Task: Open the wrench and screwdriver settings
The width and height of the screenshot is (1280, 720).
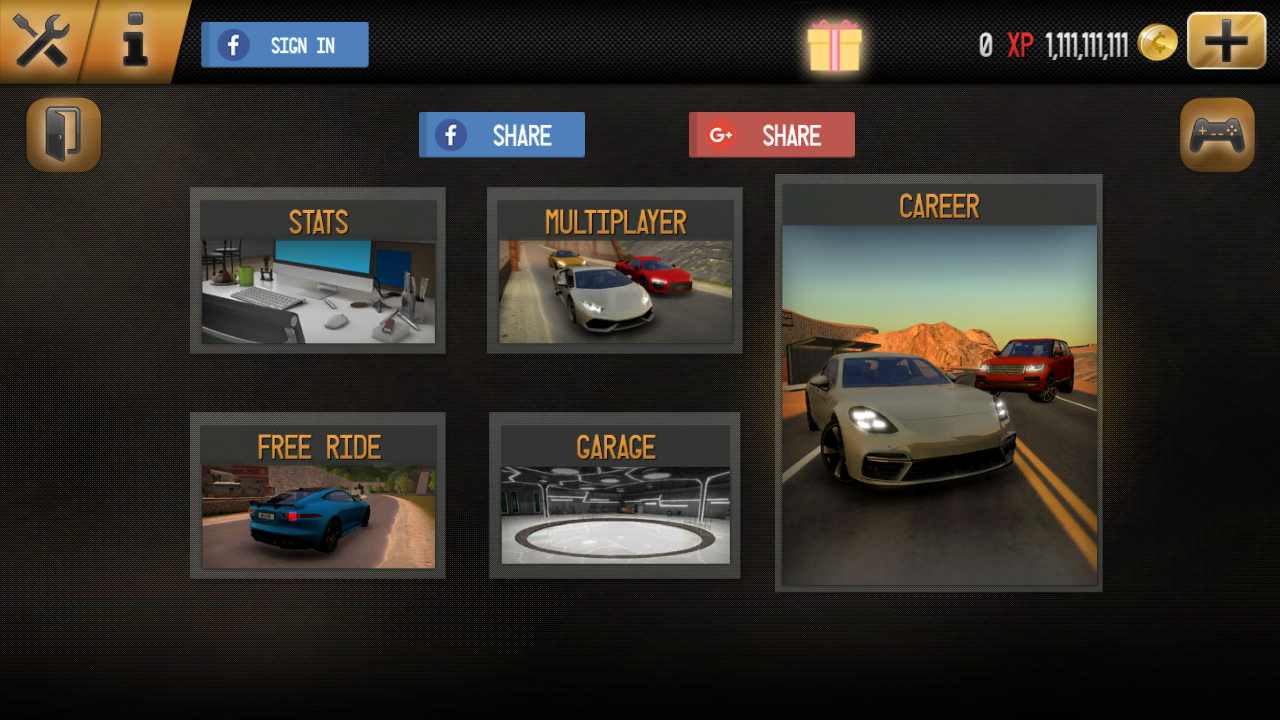Action: [x=40, y=42]
